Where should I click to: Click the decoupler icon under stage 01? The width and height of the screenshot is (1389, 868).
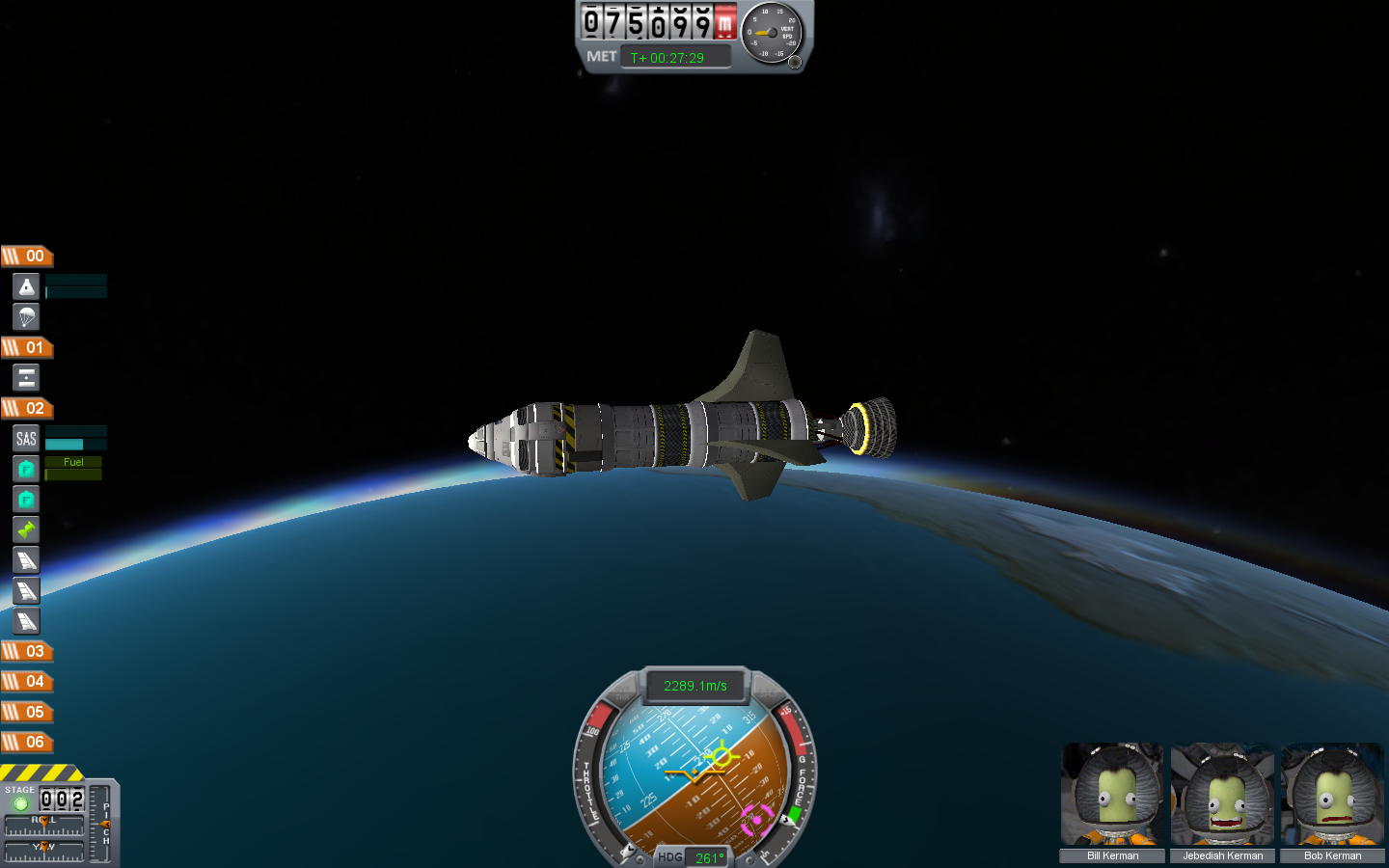[x=26, y=377]
